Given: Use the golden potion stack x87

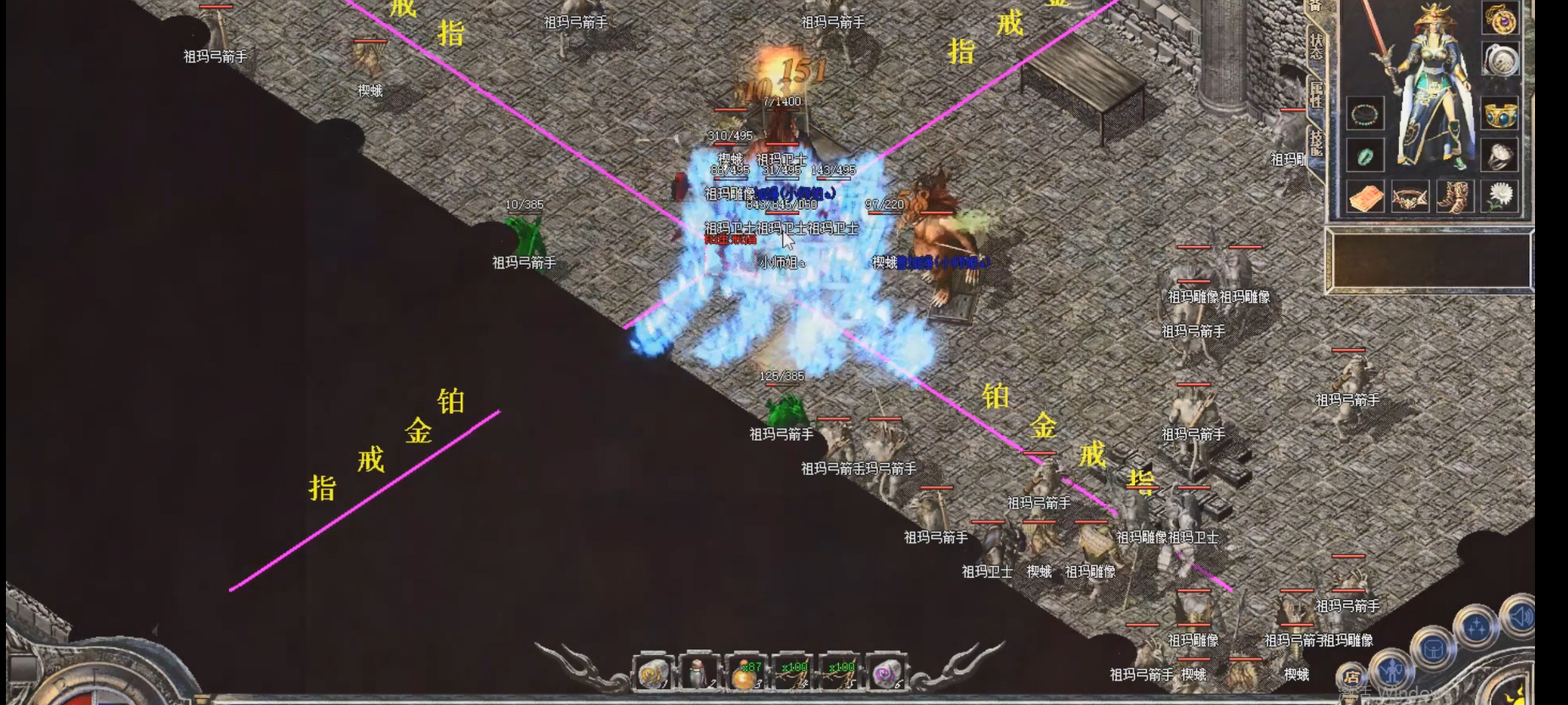Looking at the screenshot, I should coord(745,673).
